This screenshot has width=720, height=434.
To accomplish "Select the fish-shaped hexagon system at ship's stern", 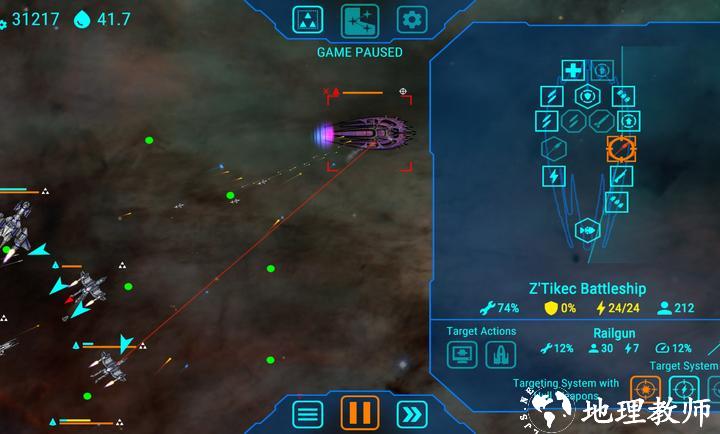I will coord(587,232).
